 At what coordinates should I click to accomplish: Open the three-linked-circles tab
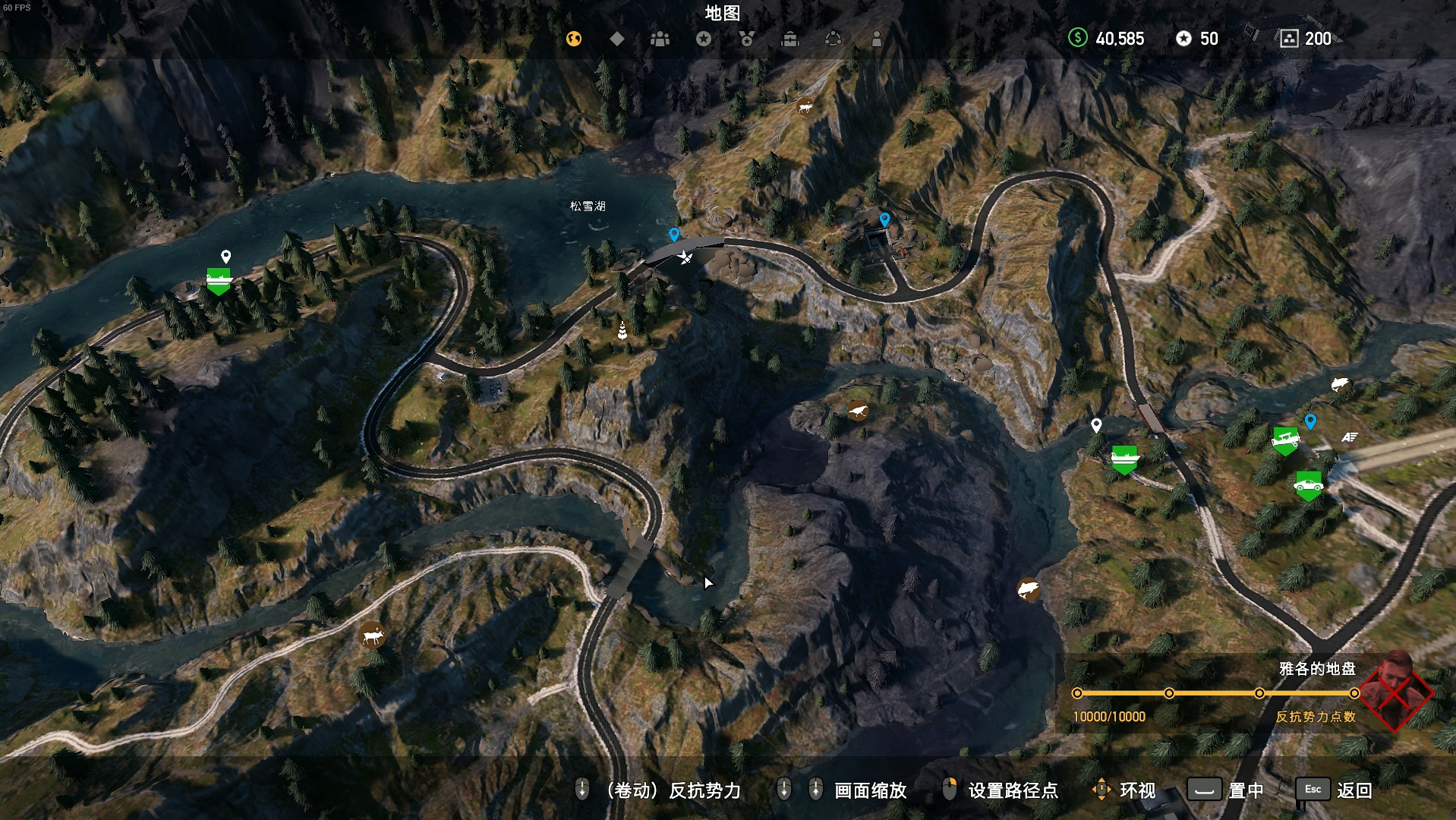pos(833,39)
